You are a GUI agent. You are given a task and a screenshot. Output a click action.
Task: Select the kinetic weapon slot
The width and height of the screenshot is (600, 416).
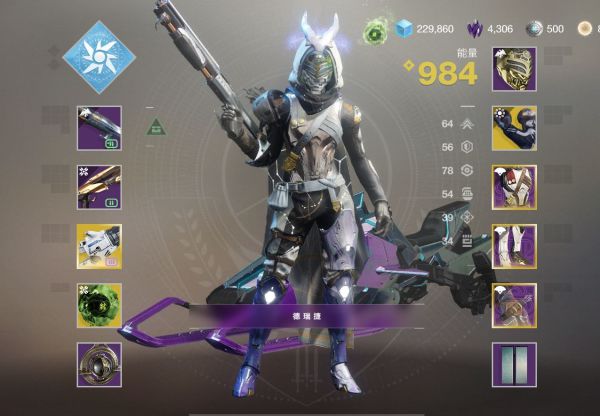pyautogui.click(x=99, y=128)
